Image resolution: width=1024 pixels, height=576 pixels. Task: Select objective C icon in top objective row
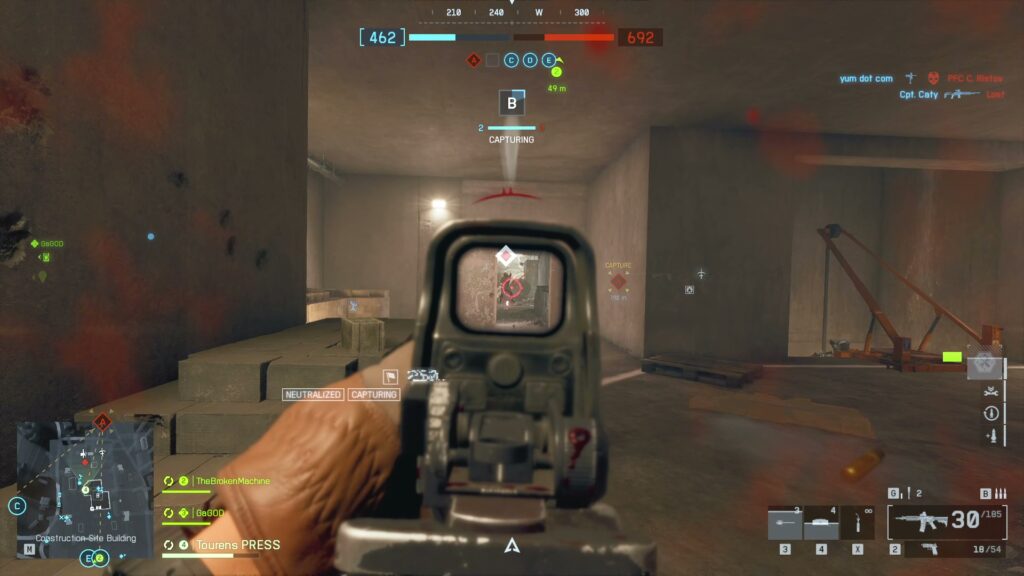(x=511, y=60)
